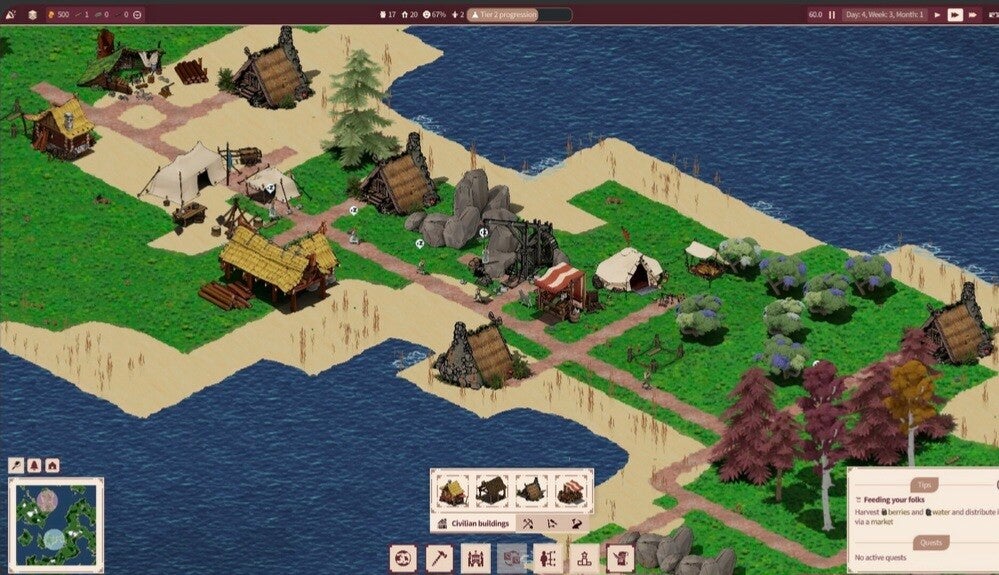The height and width of the screenshot is (575, 999).
Task: Switch to the anvil building category
Action: pyautogui.click(x=577, y=523)
